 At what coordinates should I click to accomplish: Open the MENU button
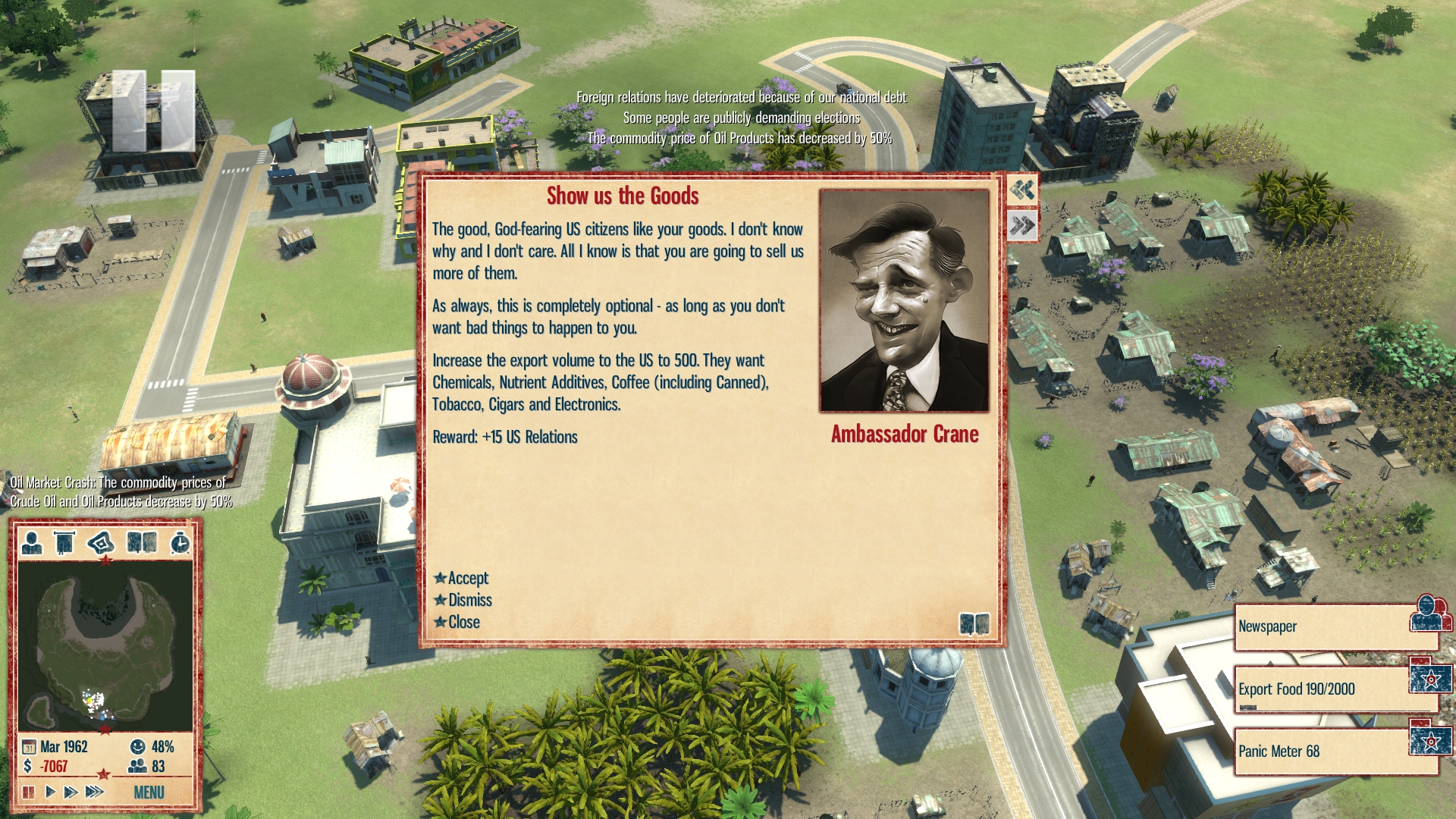tap(149, 792)
